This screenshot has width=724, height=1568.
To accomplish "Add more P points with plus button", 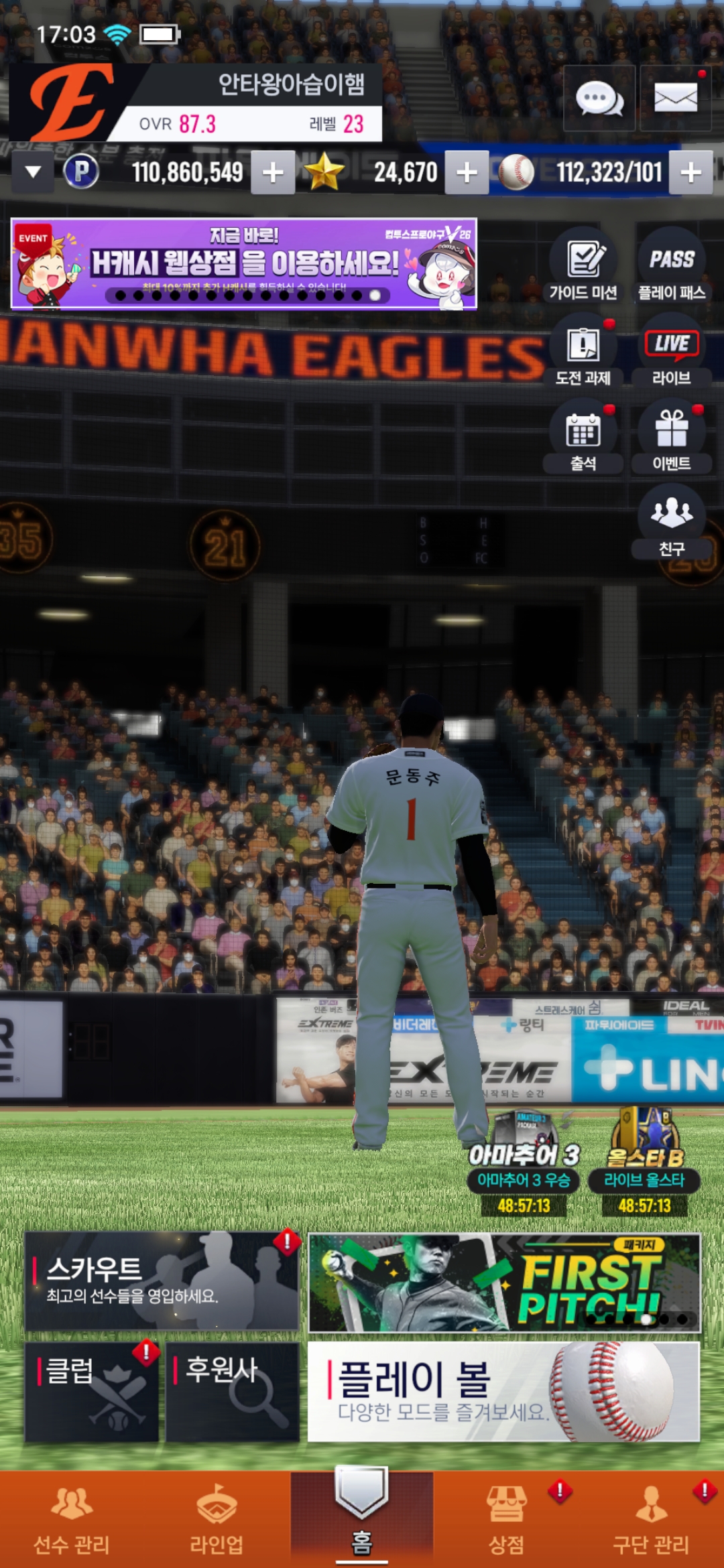I will (x=273, y=173).
